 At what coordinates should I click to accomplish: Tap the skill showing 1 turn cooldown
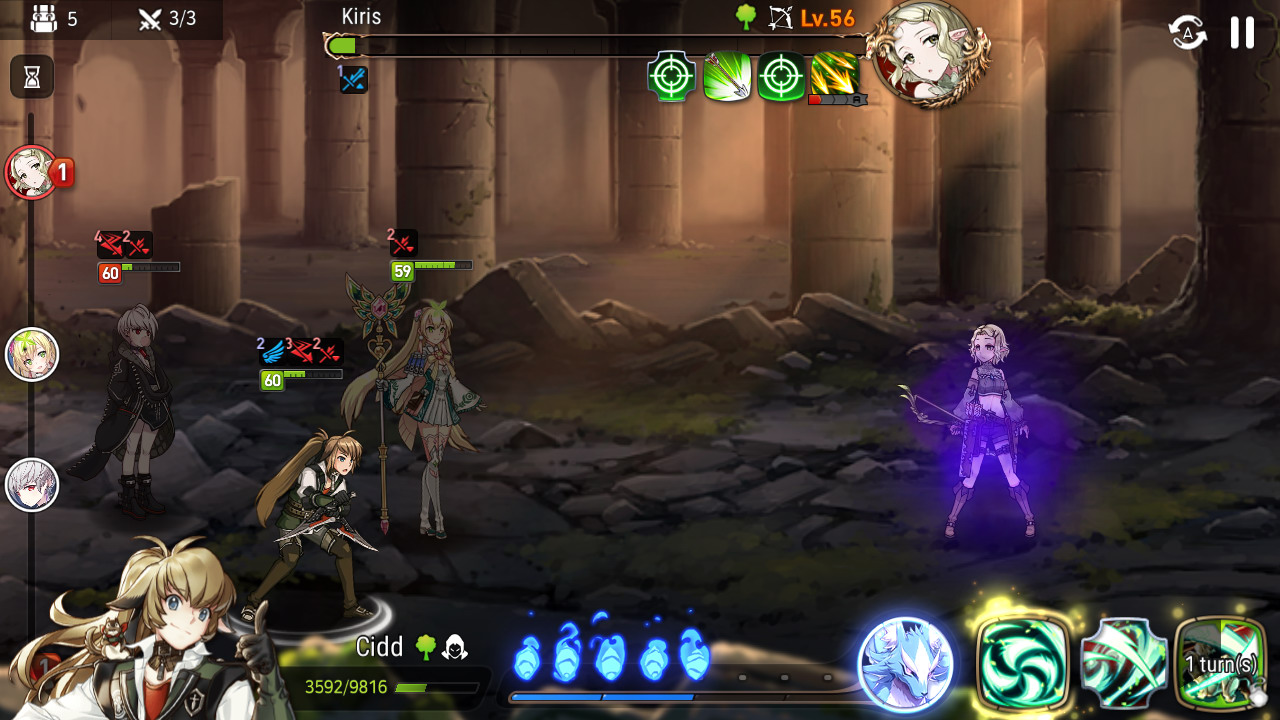[1221, 663]
